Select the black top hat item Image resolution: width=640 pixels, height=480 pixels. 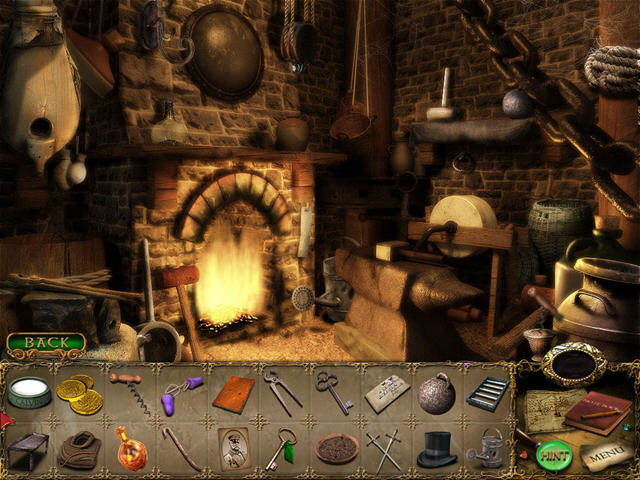436,449
